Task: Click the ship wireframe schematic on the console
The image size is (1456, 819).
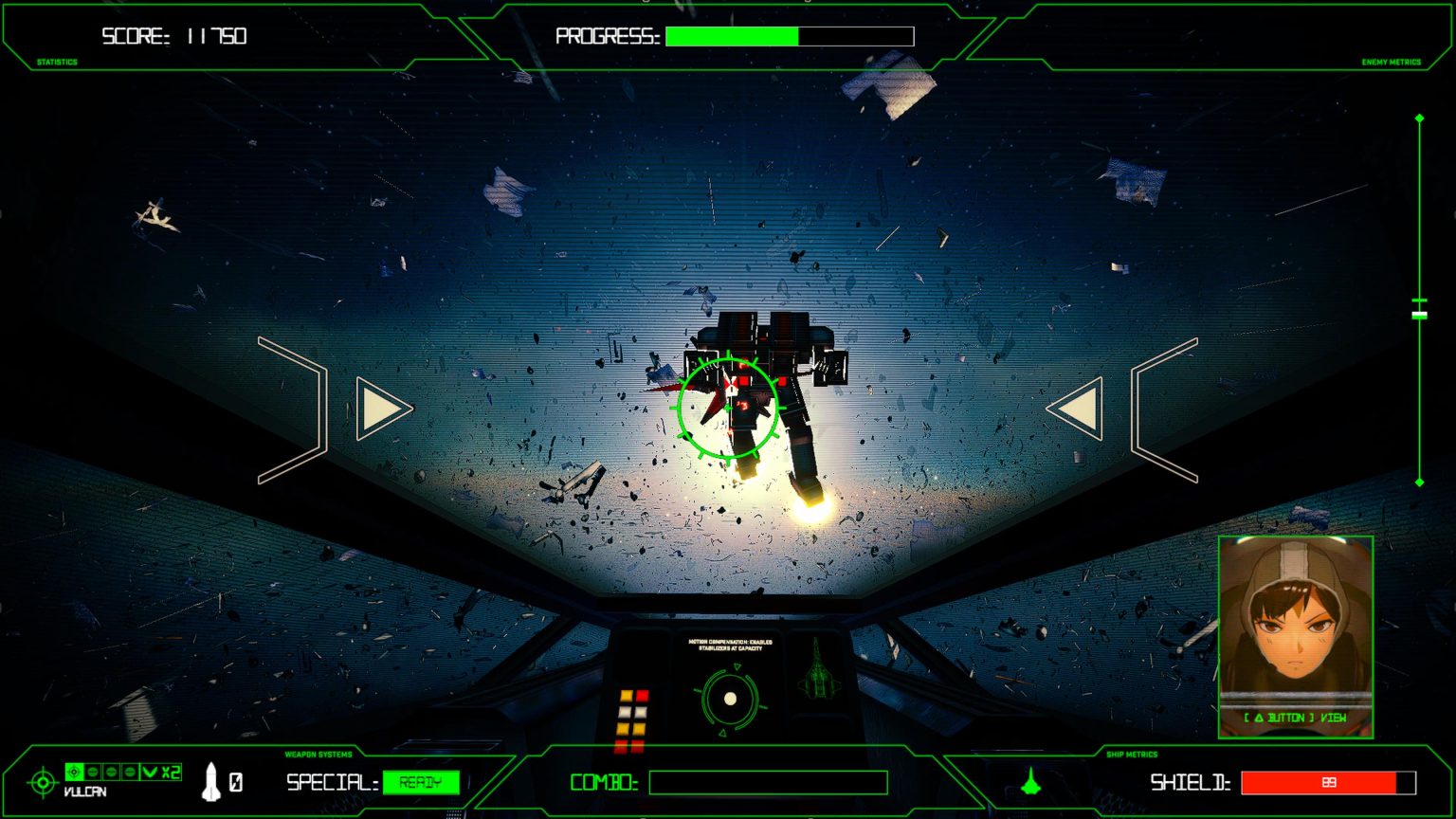Action: 817,673
